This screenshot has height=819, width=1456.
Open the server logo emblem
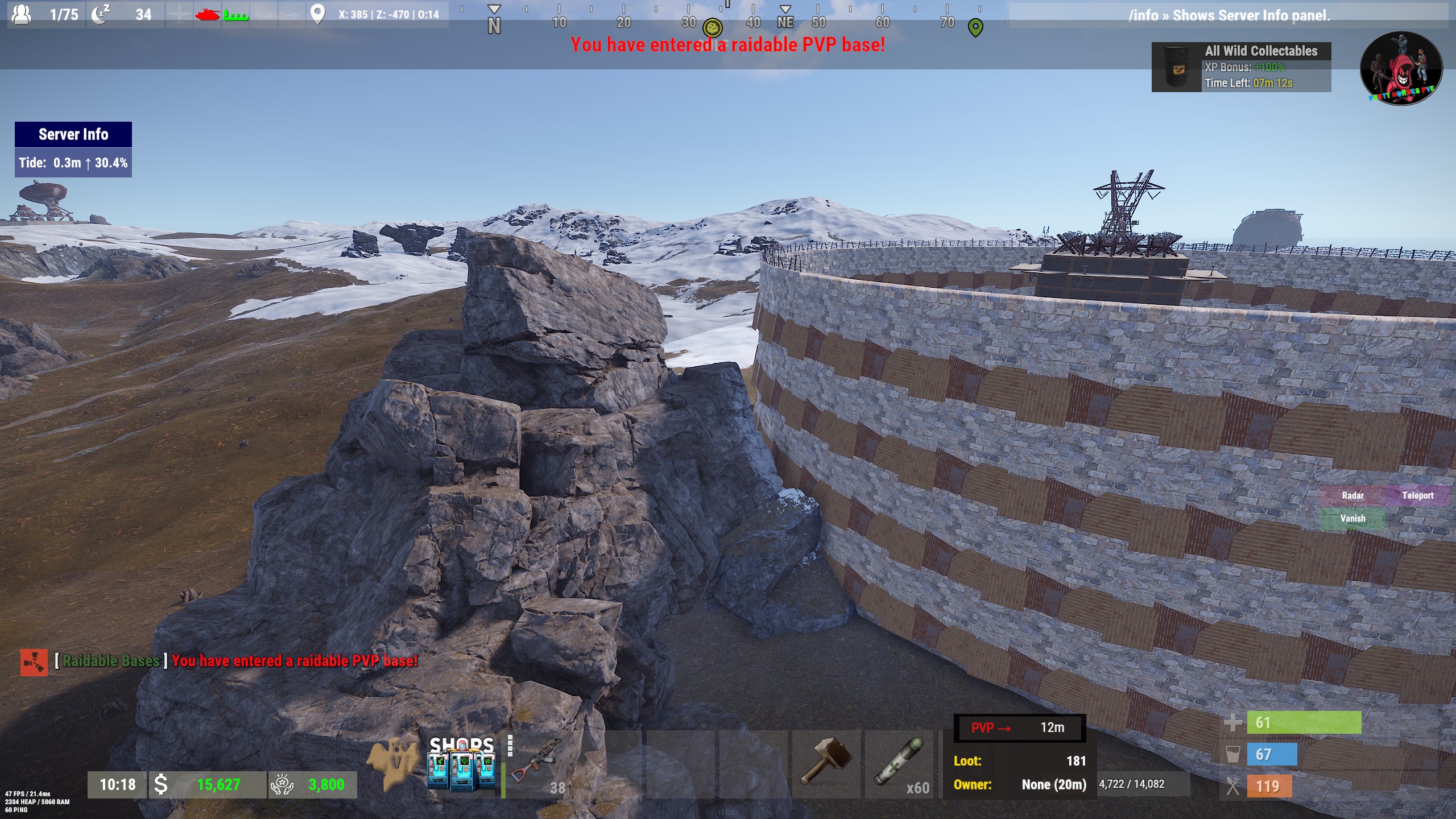[1401, 68]
